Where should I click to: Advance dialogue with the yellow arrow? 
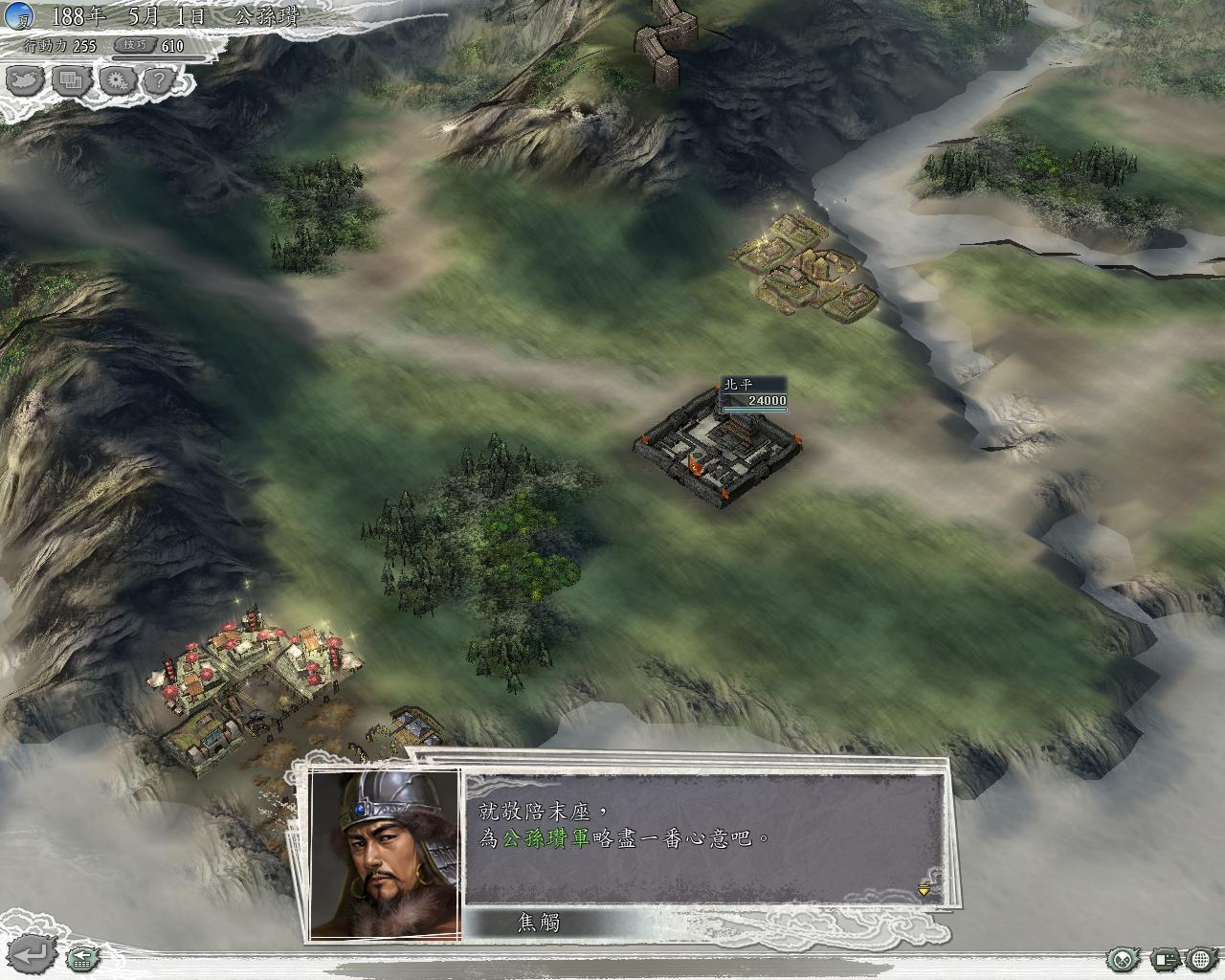pyautogui.click(x=924, y=891)
